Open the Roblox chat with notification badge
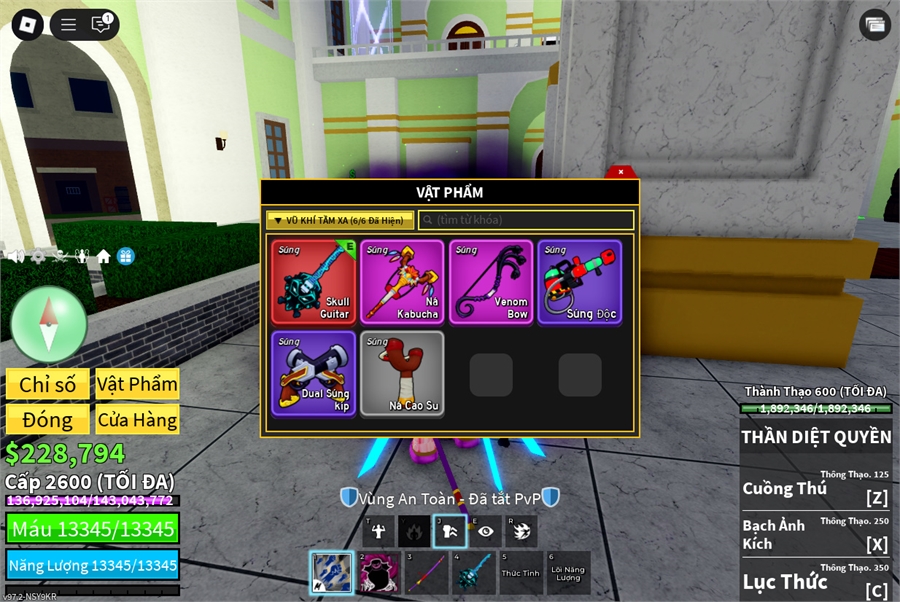 tap(101, 25)
